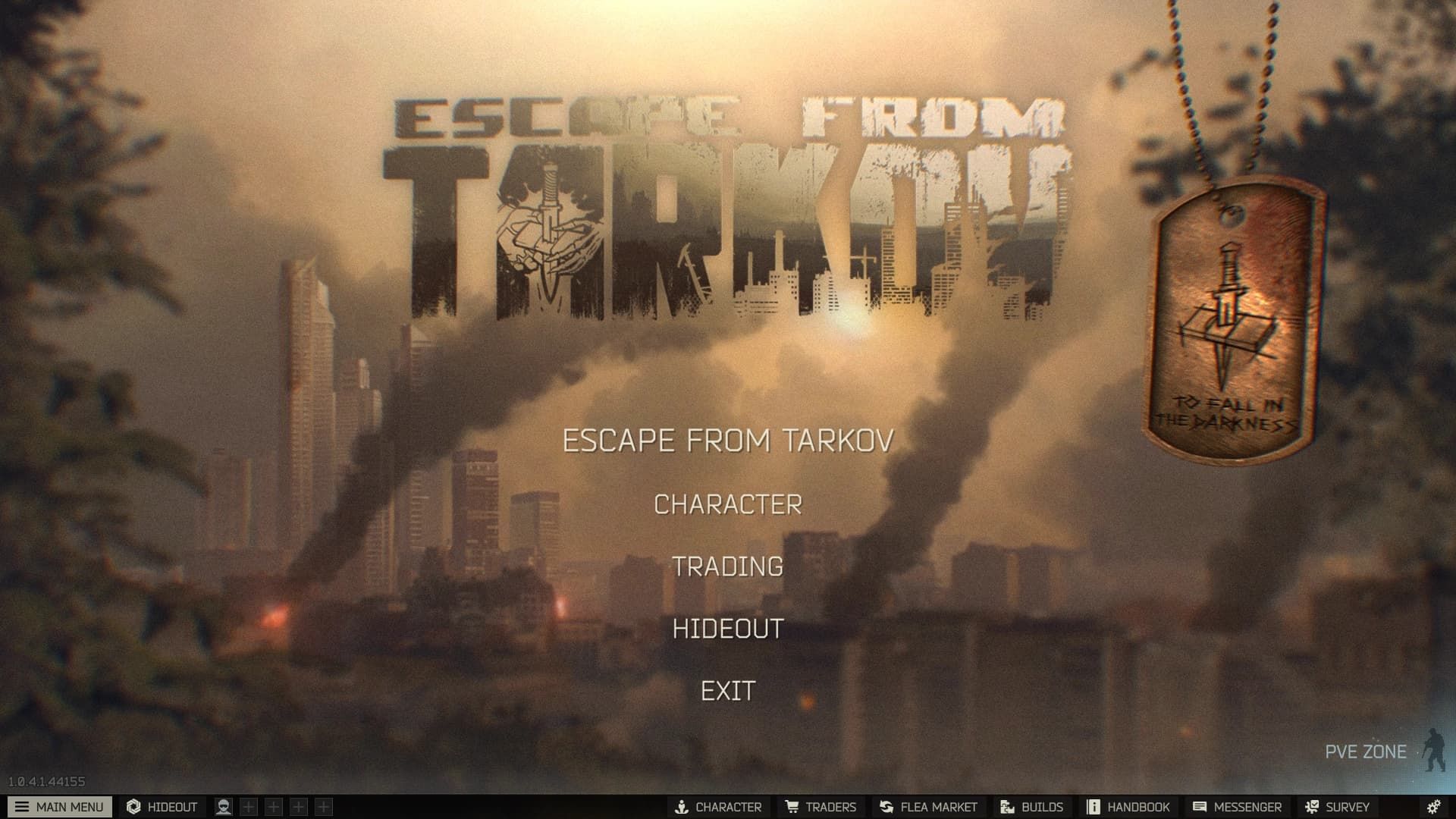Click the settings gear in bottom-right corner

coord(1433,807)
